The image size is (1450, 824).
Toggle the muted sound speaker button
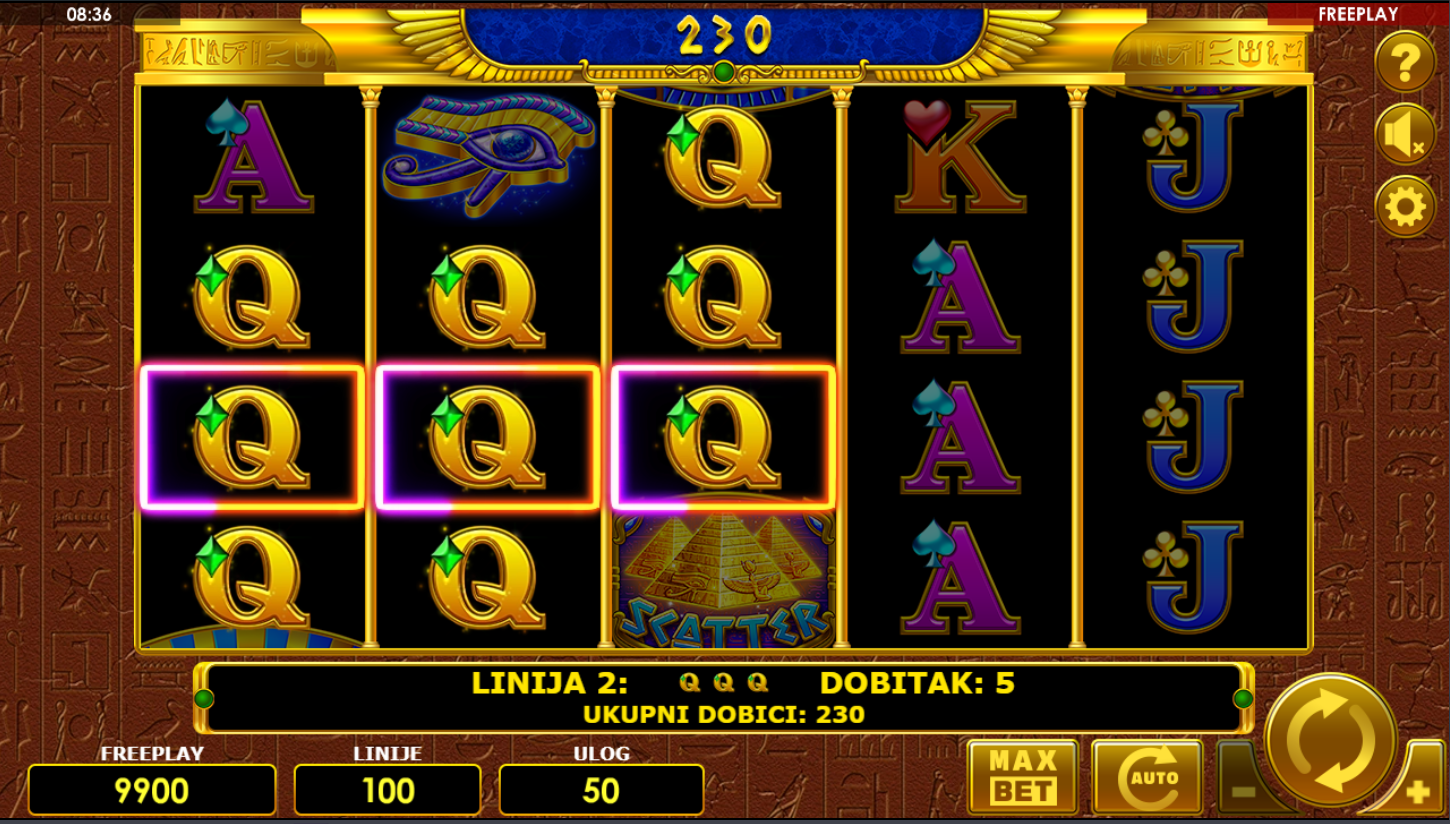(1405, 135)
